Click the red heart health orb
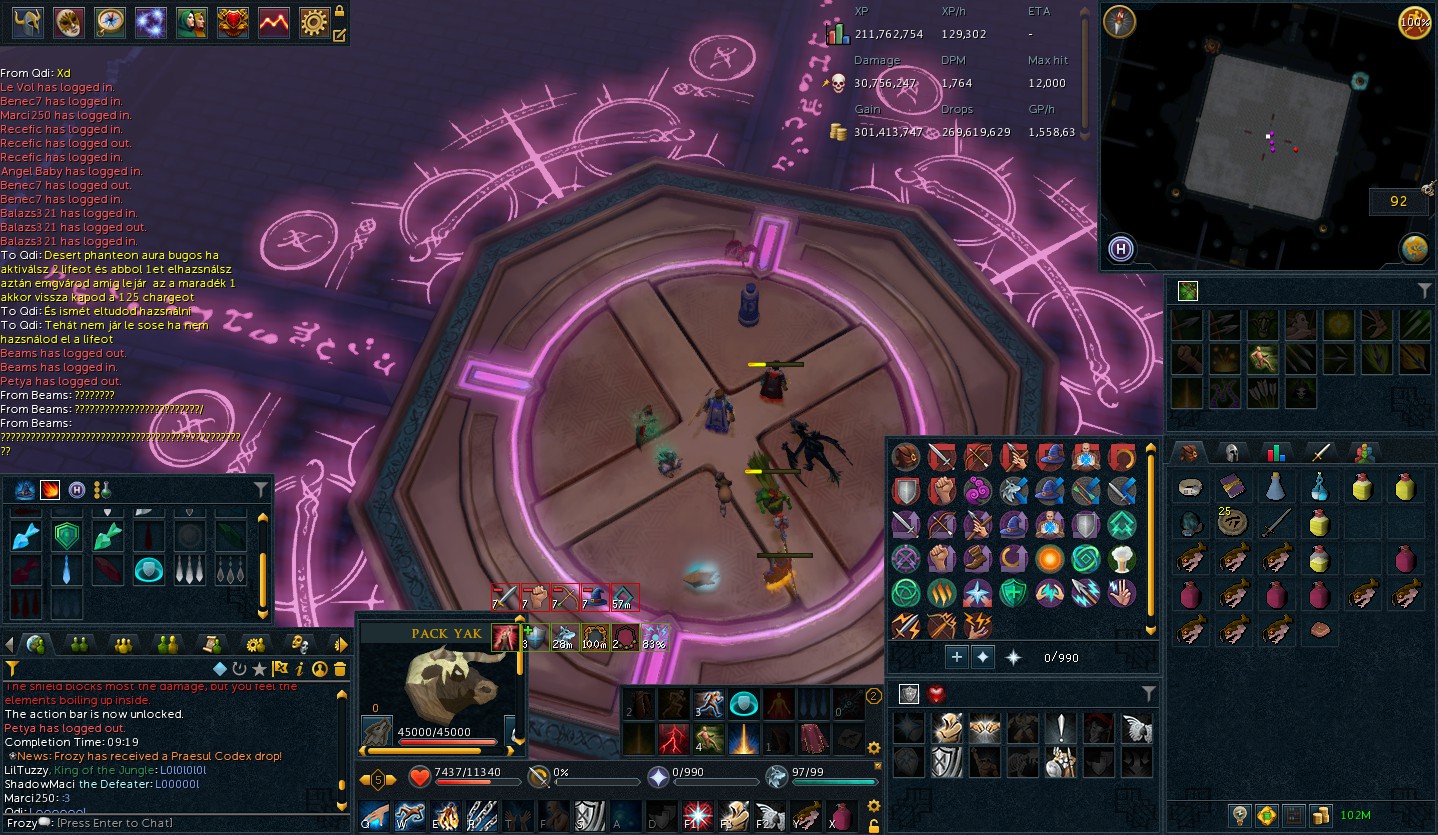The width and height of the screenshot is (1438, 835). click(x=419, y=777)
